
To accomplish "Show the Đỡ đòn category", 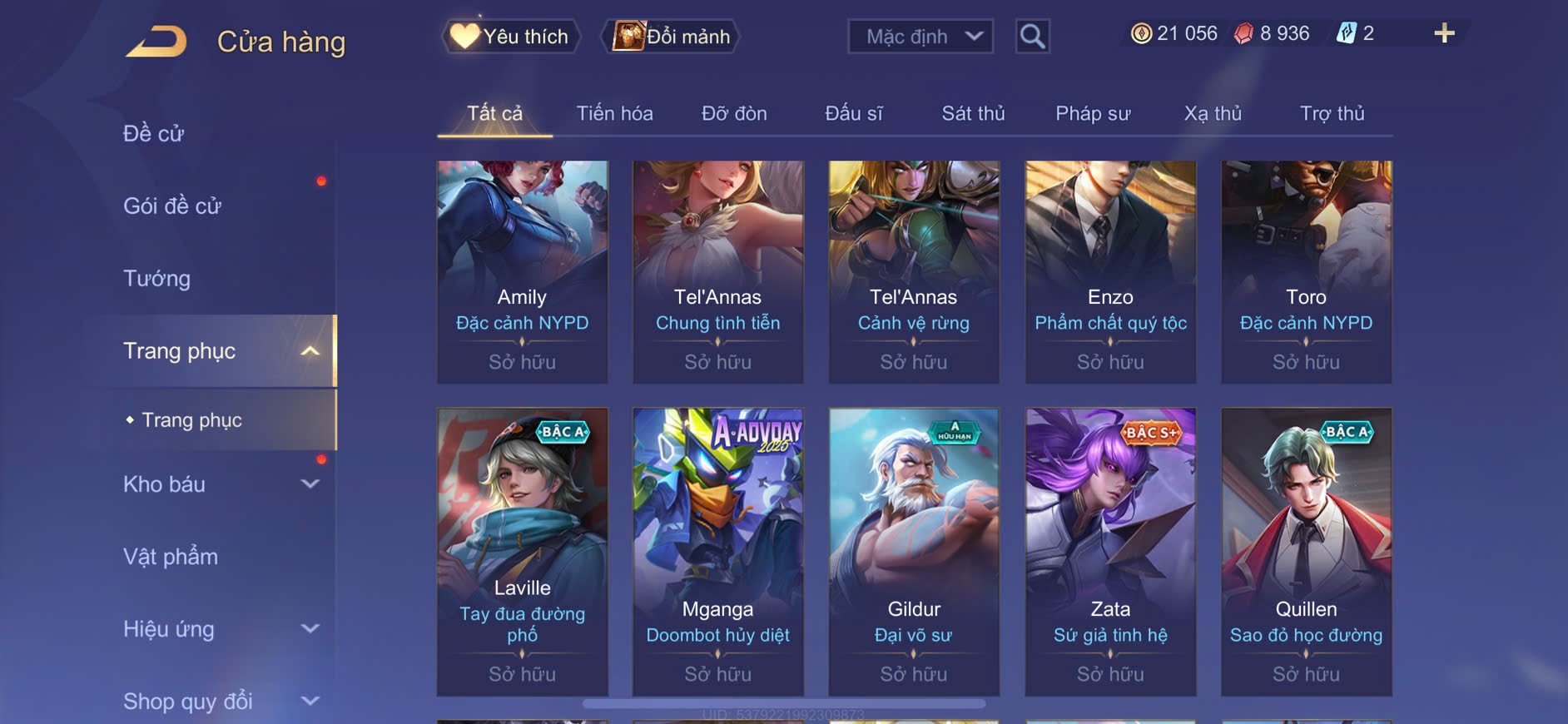I will tap(734, 113).
